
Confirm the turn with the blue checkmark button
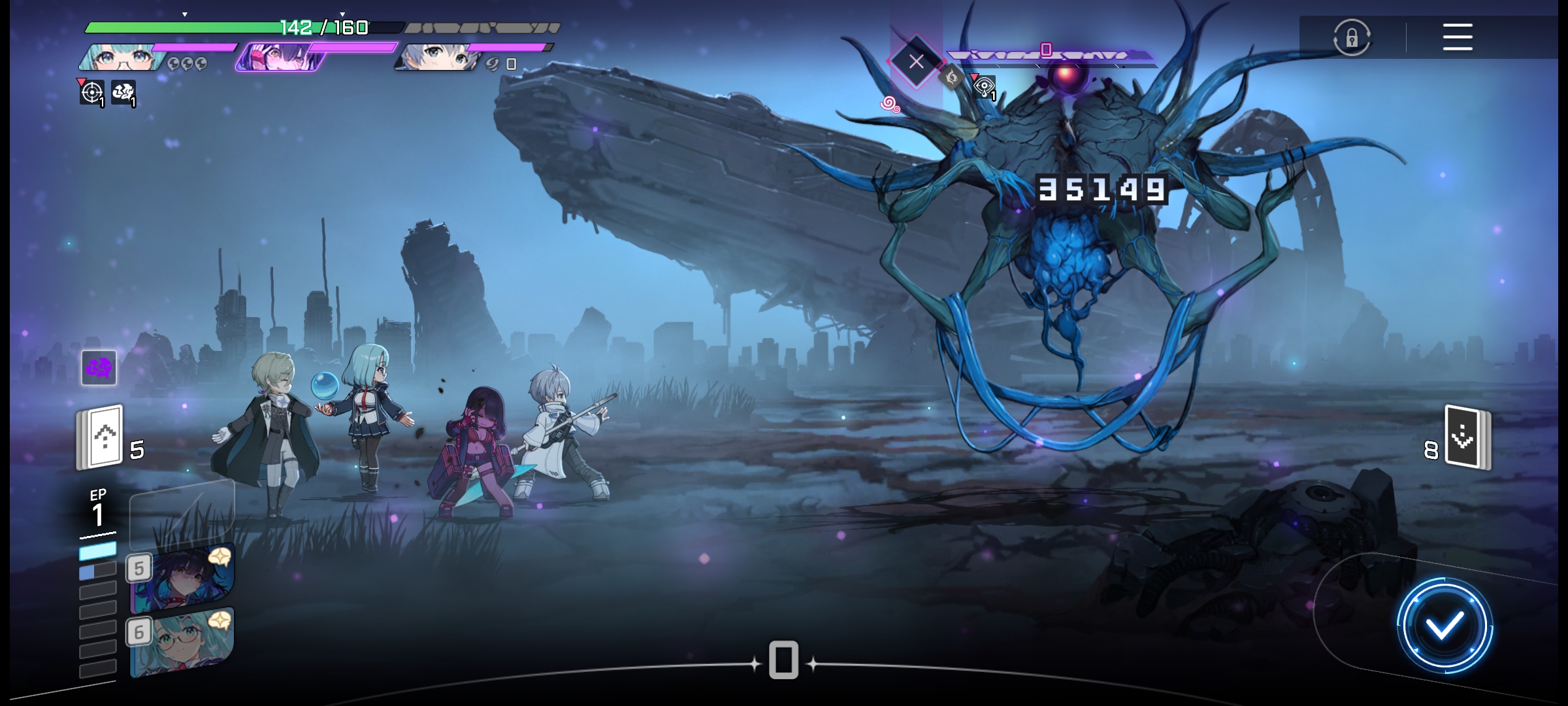point(1444,626)
